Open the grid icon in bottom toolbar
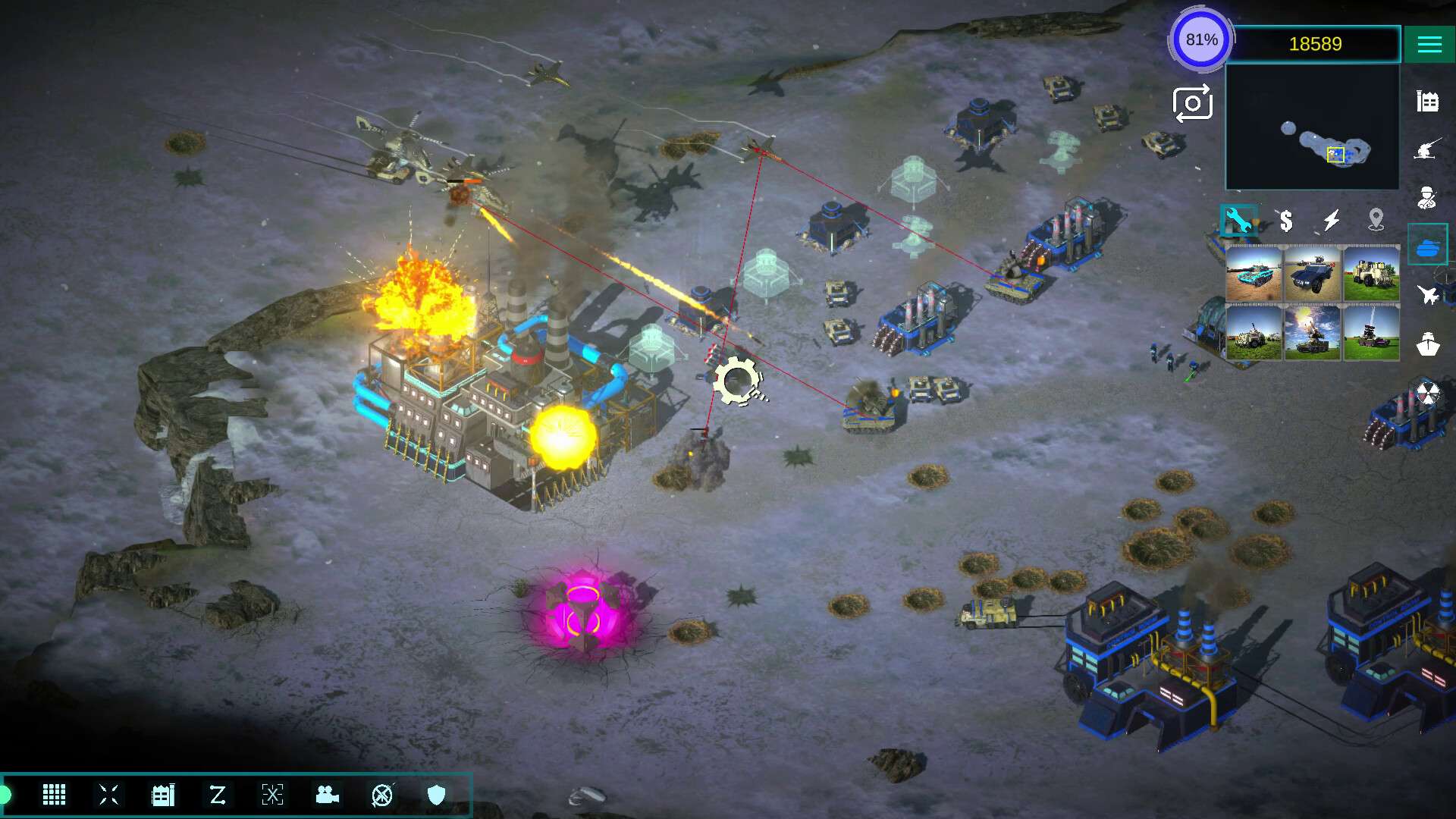1456x819 pixels. [54, 795]
